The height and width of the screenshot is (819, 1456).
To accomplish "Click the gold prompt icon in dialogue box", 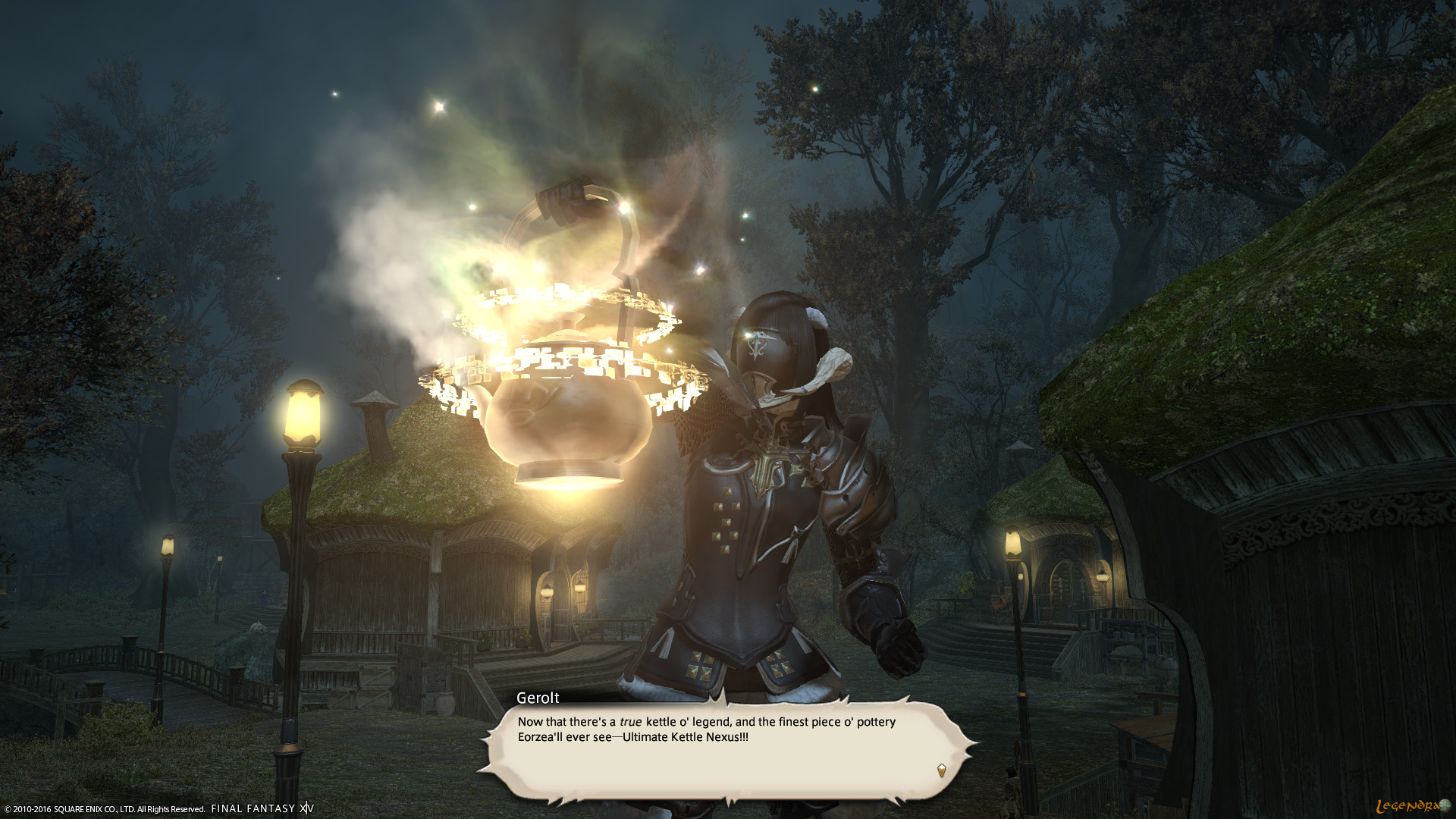I will click(x=940, y=770).
